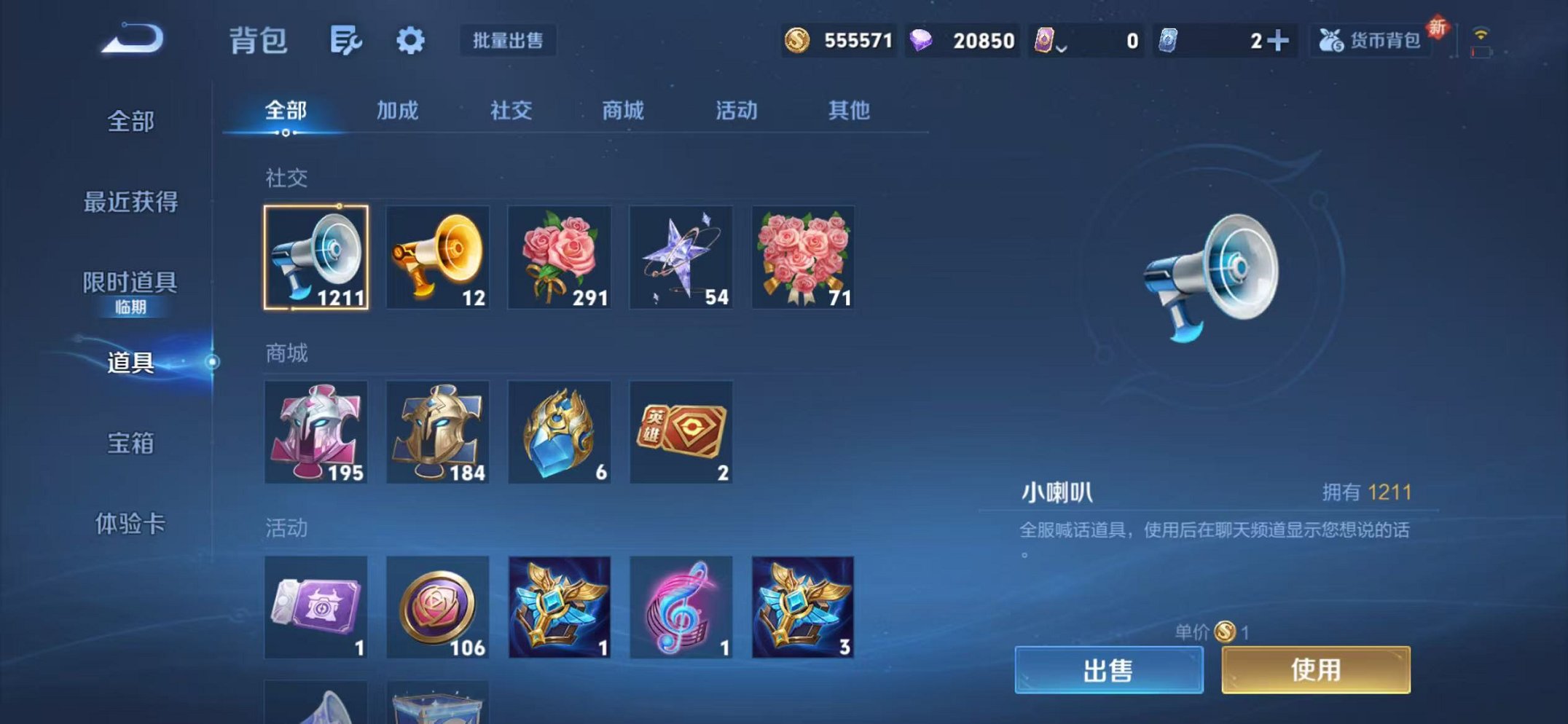Switch to the 加成 tab
Screen dimensions: 1568x724
pyautogui.click(x=397, y=111)
